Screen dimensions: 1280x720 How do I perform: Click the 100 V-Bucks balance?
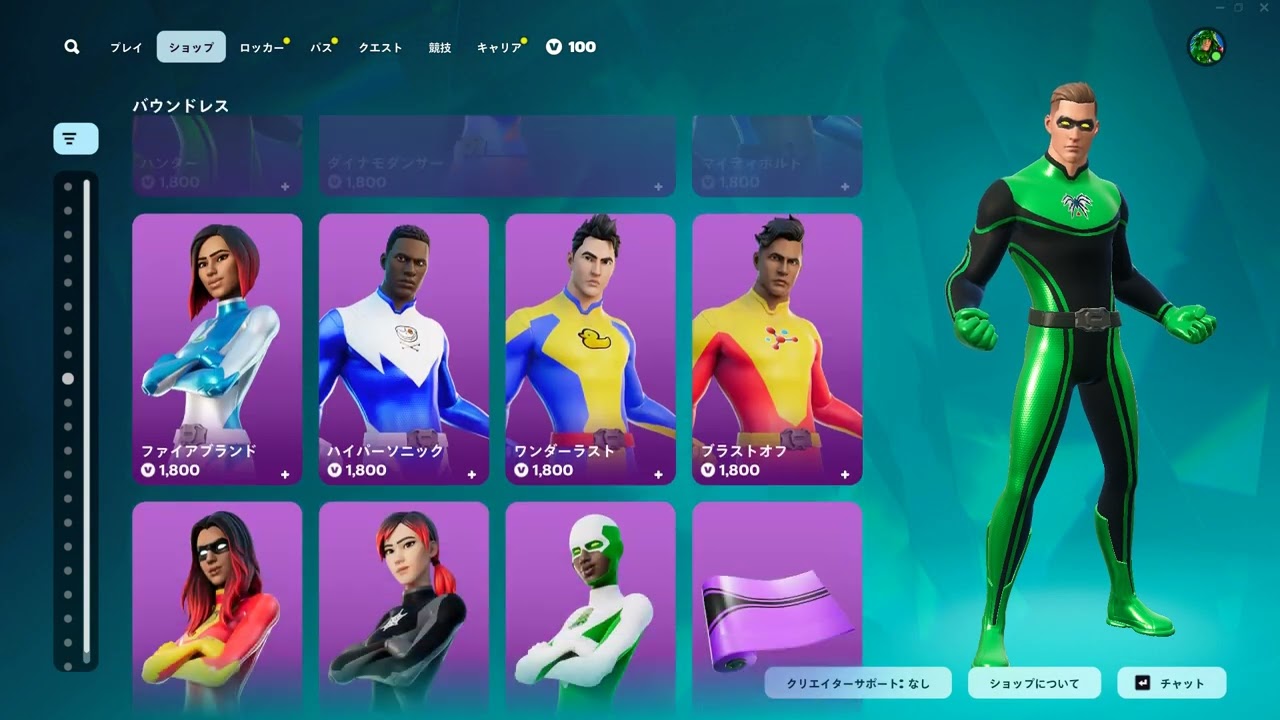571,47
